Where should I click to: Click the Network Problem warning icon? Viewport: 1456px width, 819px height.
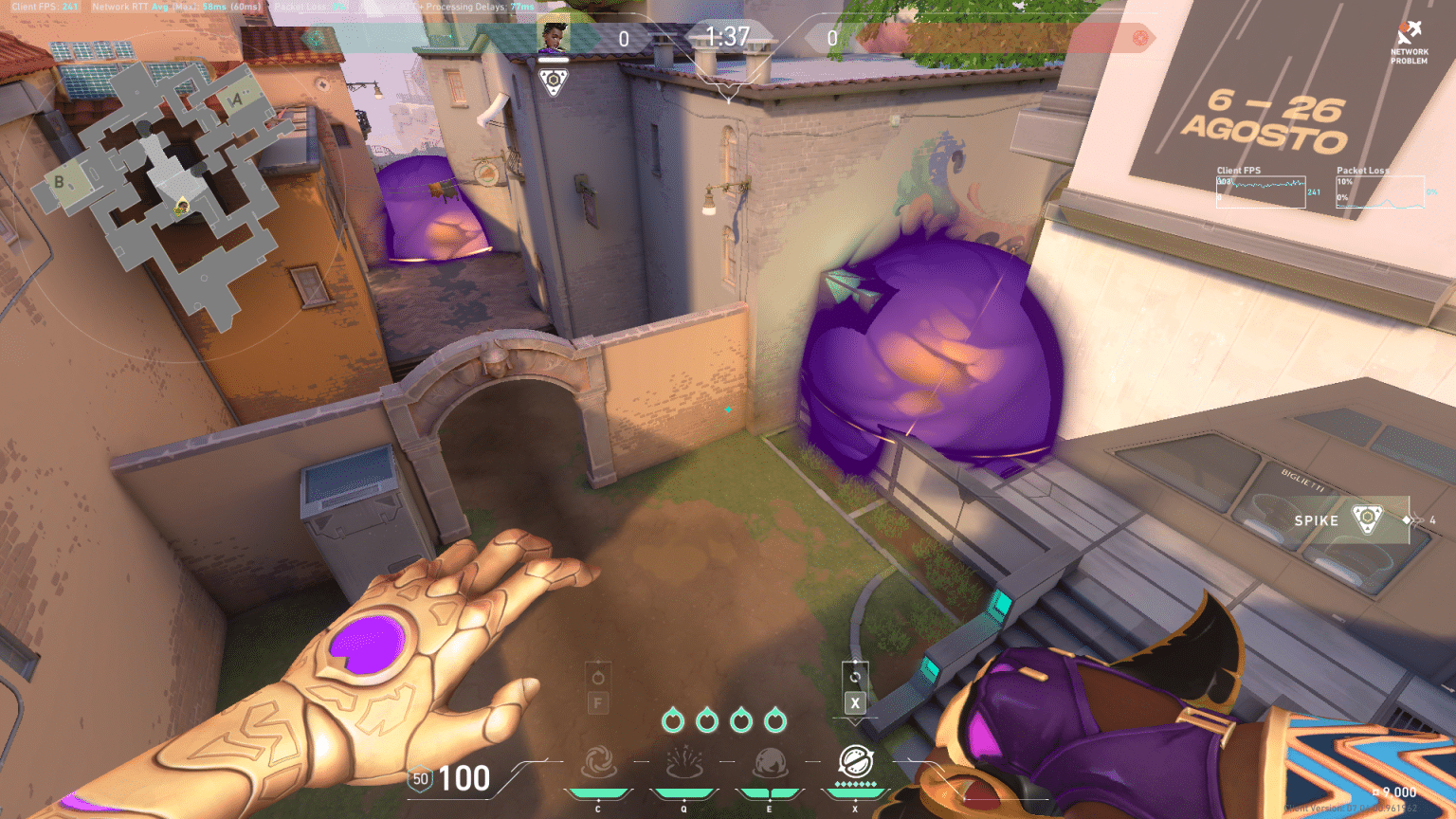(1409, 34)
